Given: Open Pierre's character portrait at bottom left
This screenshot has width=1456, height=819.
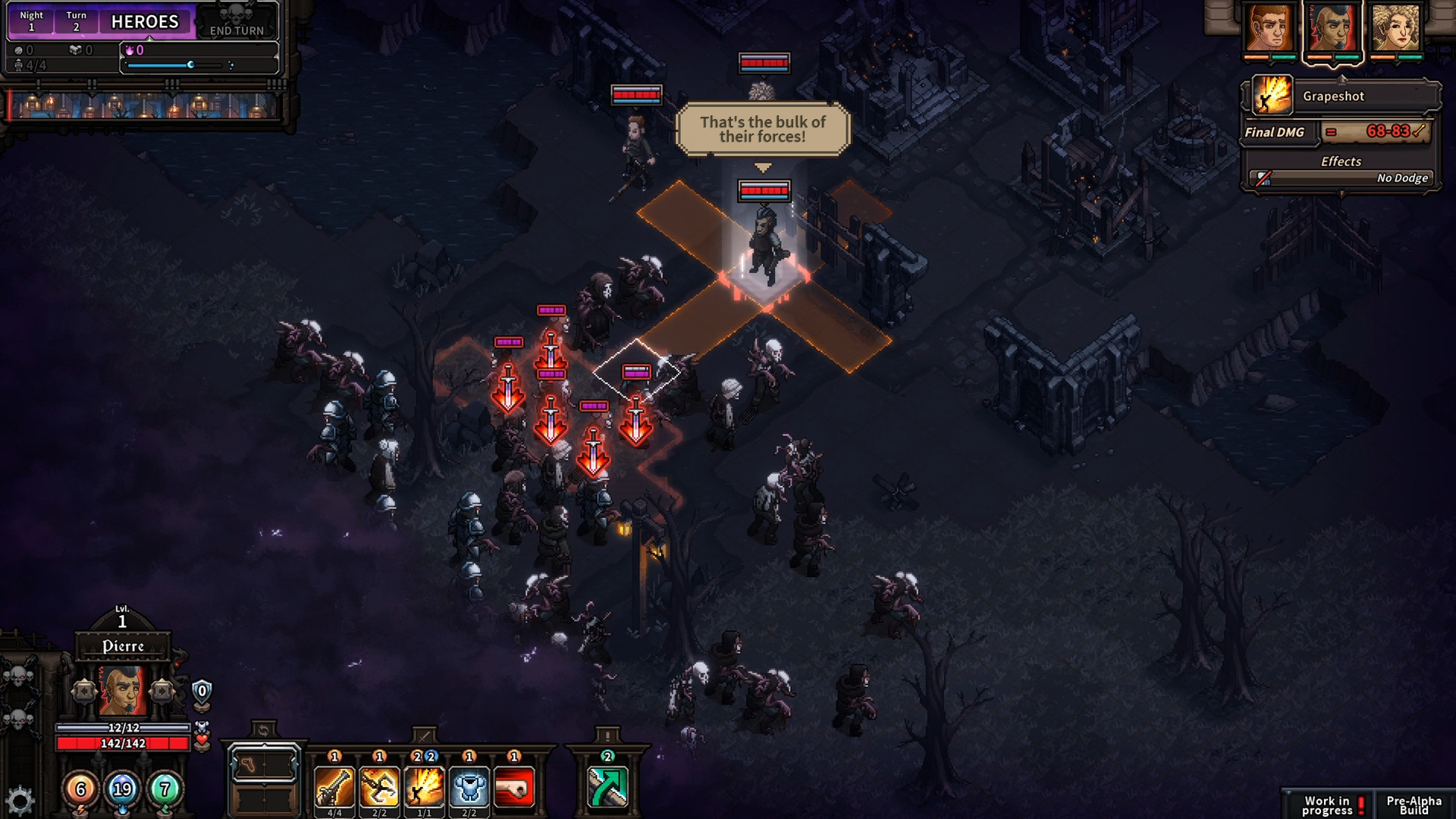Looking at the screenshot, I should (122, 692).
